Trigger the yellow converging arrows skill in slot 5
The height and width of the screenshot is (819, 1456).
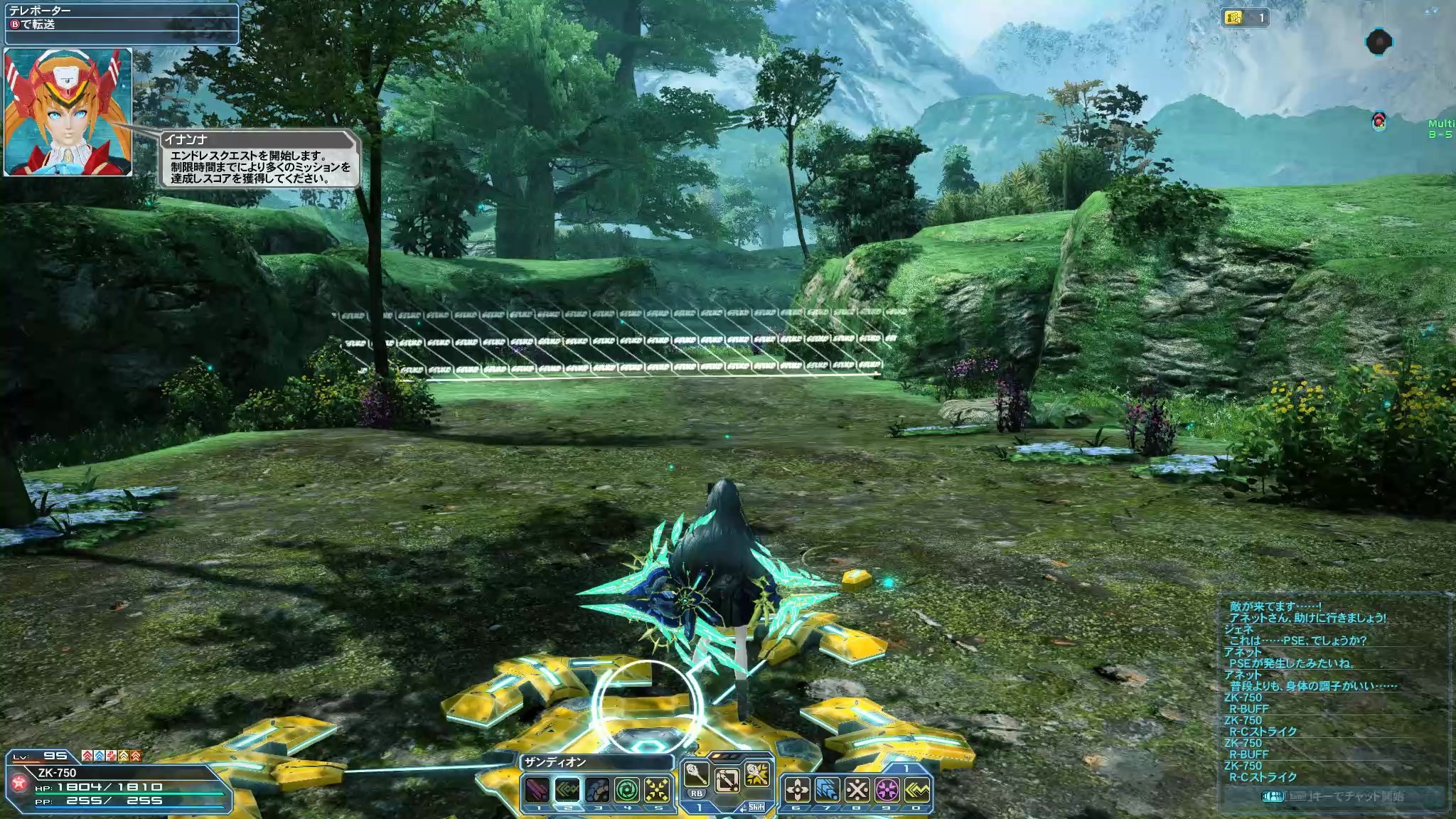coord(657,790)
